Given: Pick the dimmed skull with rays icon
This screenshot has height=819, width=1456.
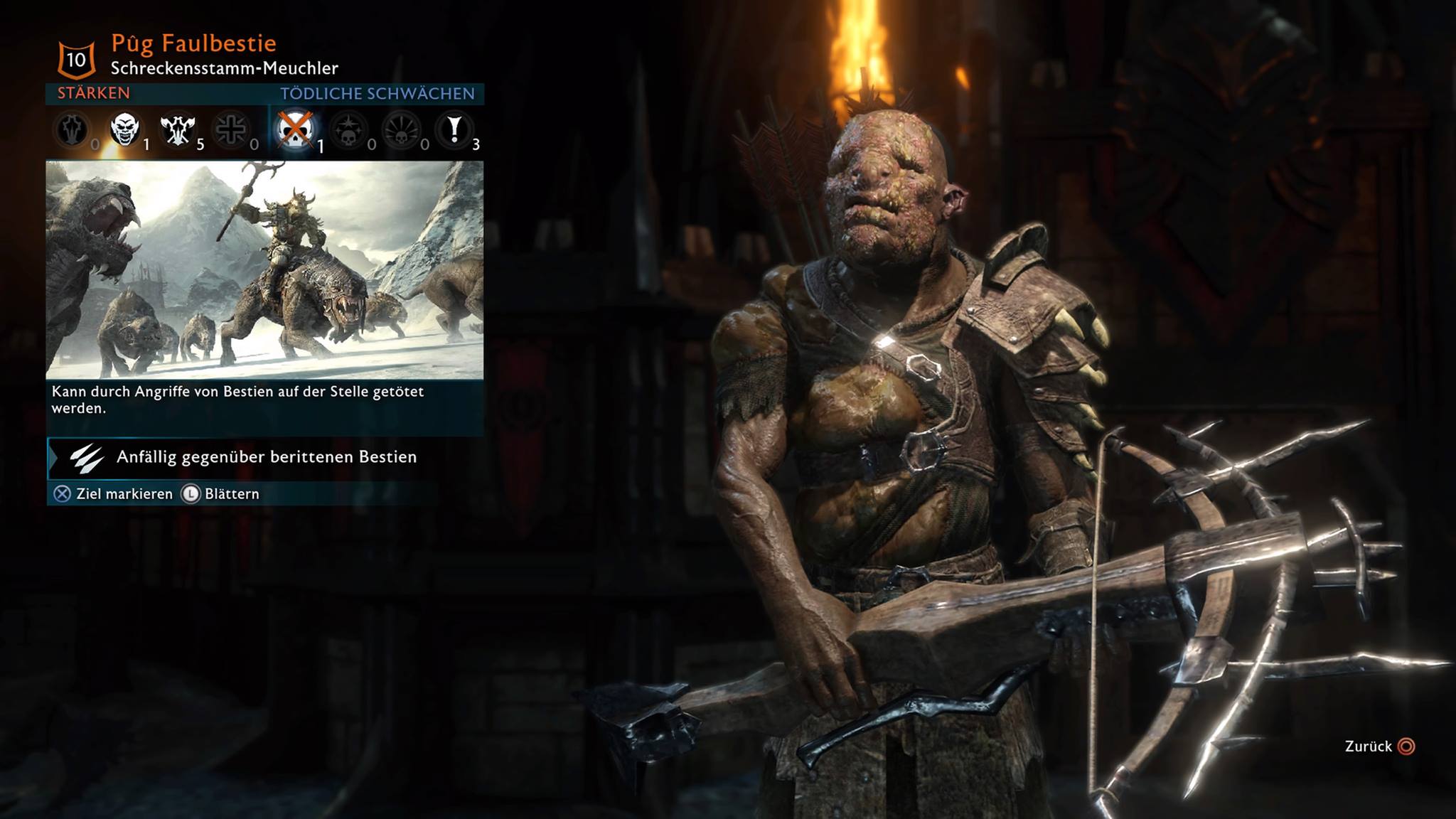Looking at the screenshot, I should click(402, 131).
